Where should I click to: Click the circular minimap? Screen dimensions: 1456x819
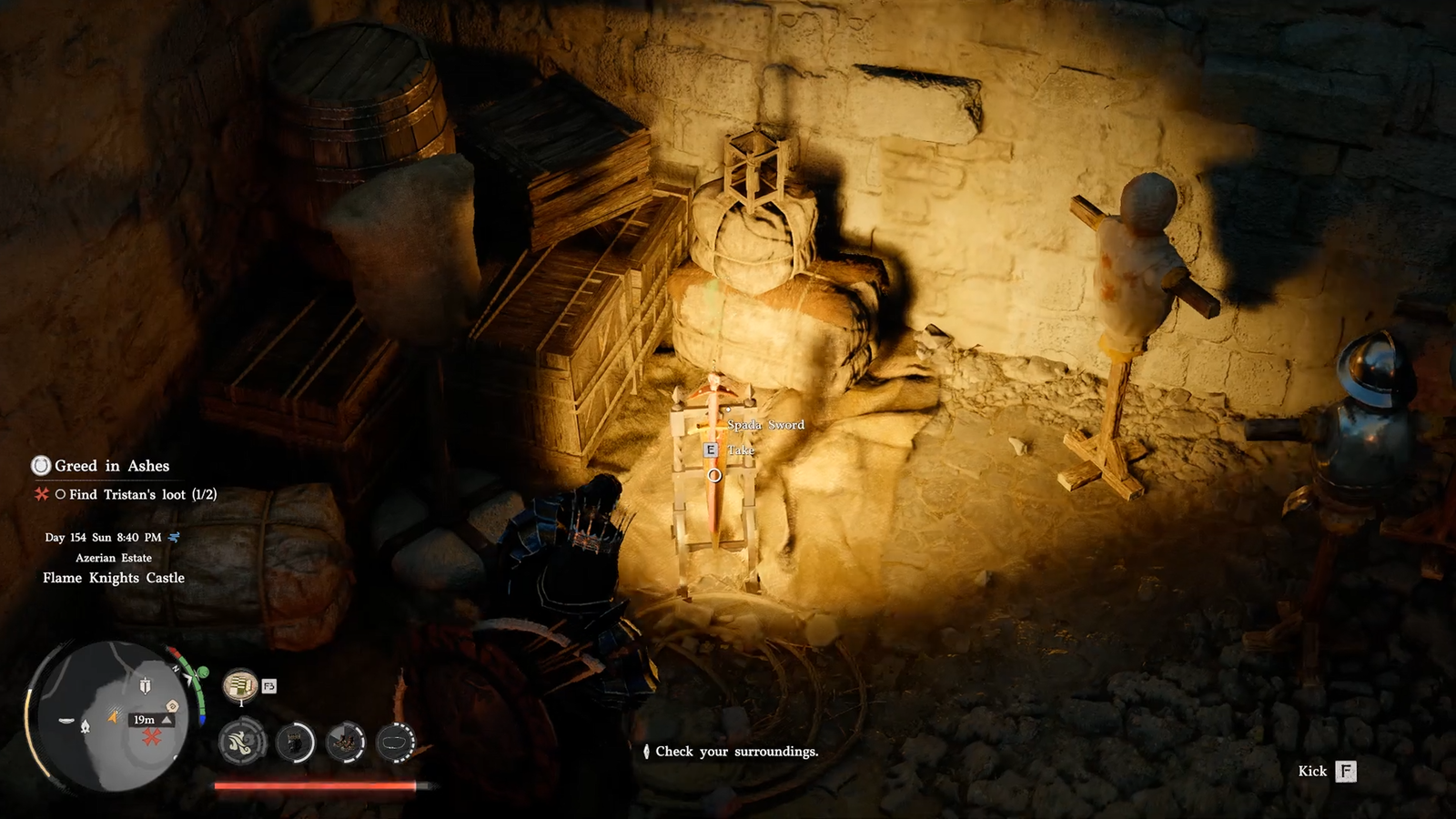pos(109,714)
